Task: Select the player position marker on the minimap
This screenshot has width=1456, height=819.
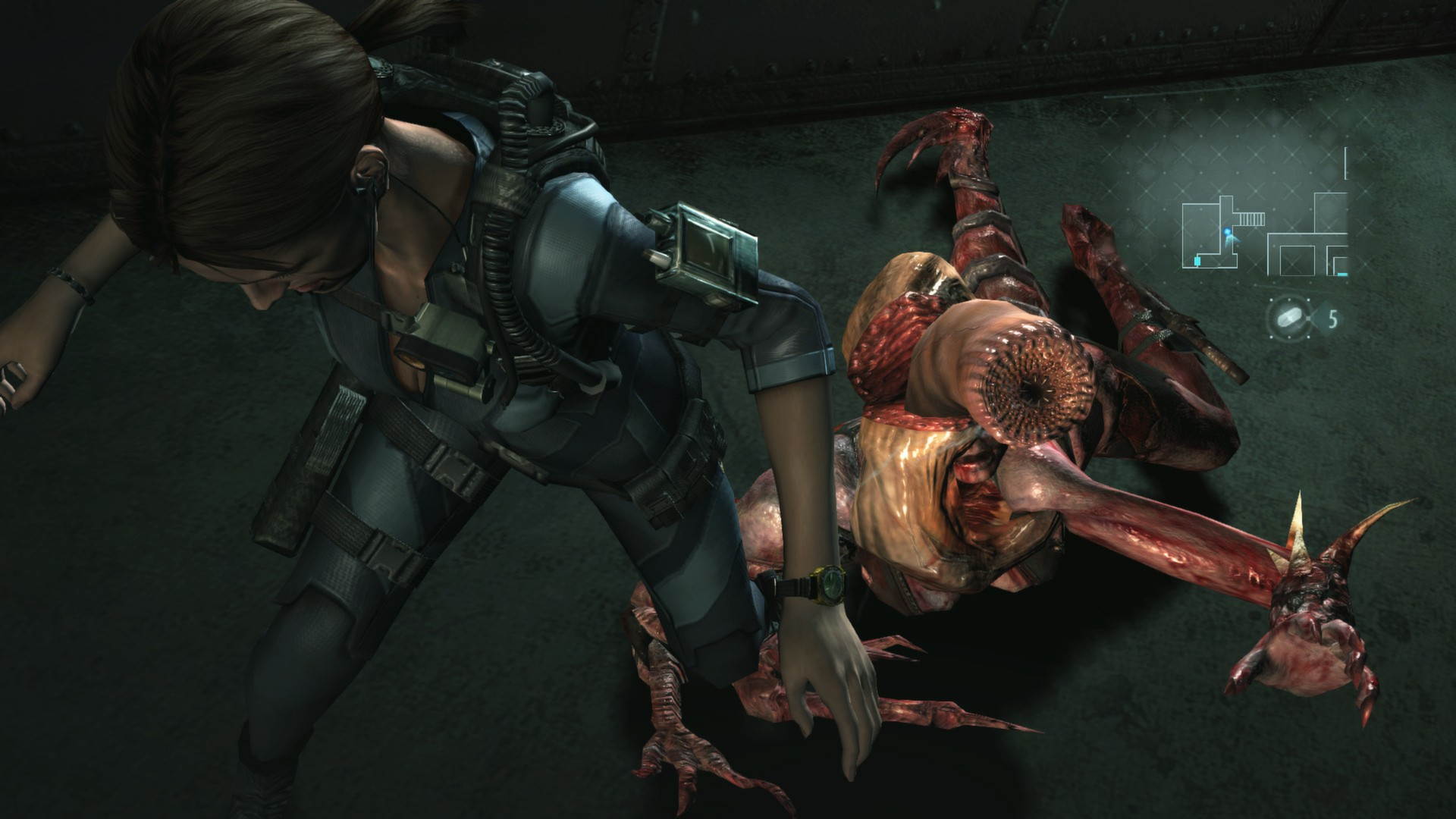Action: (1227, 232)
